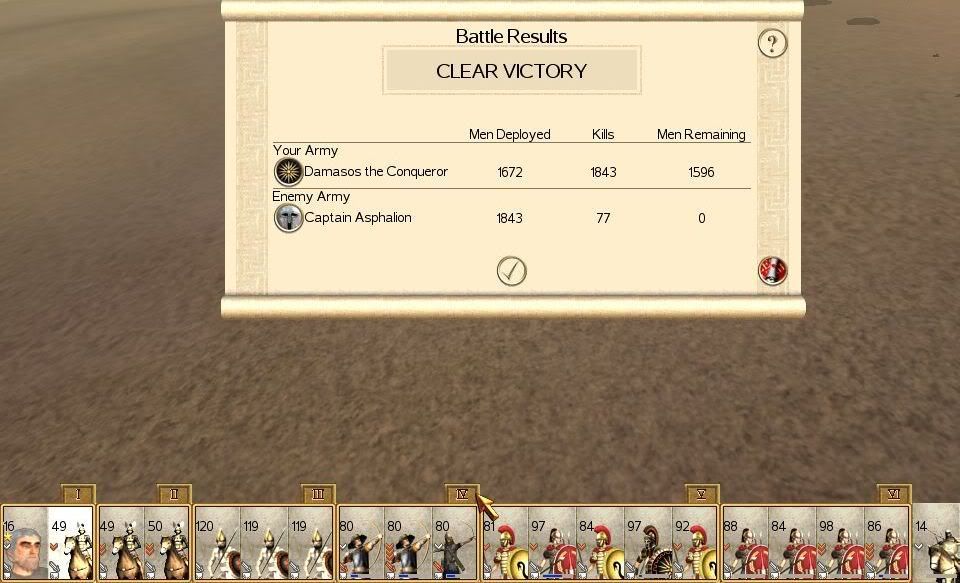
Task: Open help with the question mark button
Action: coord(772,43)
